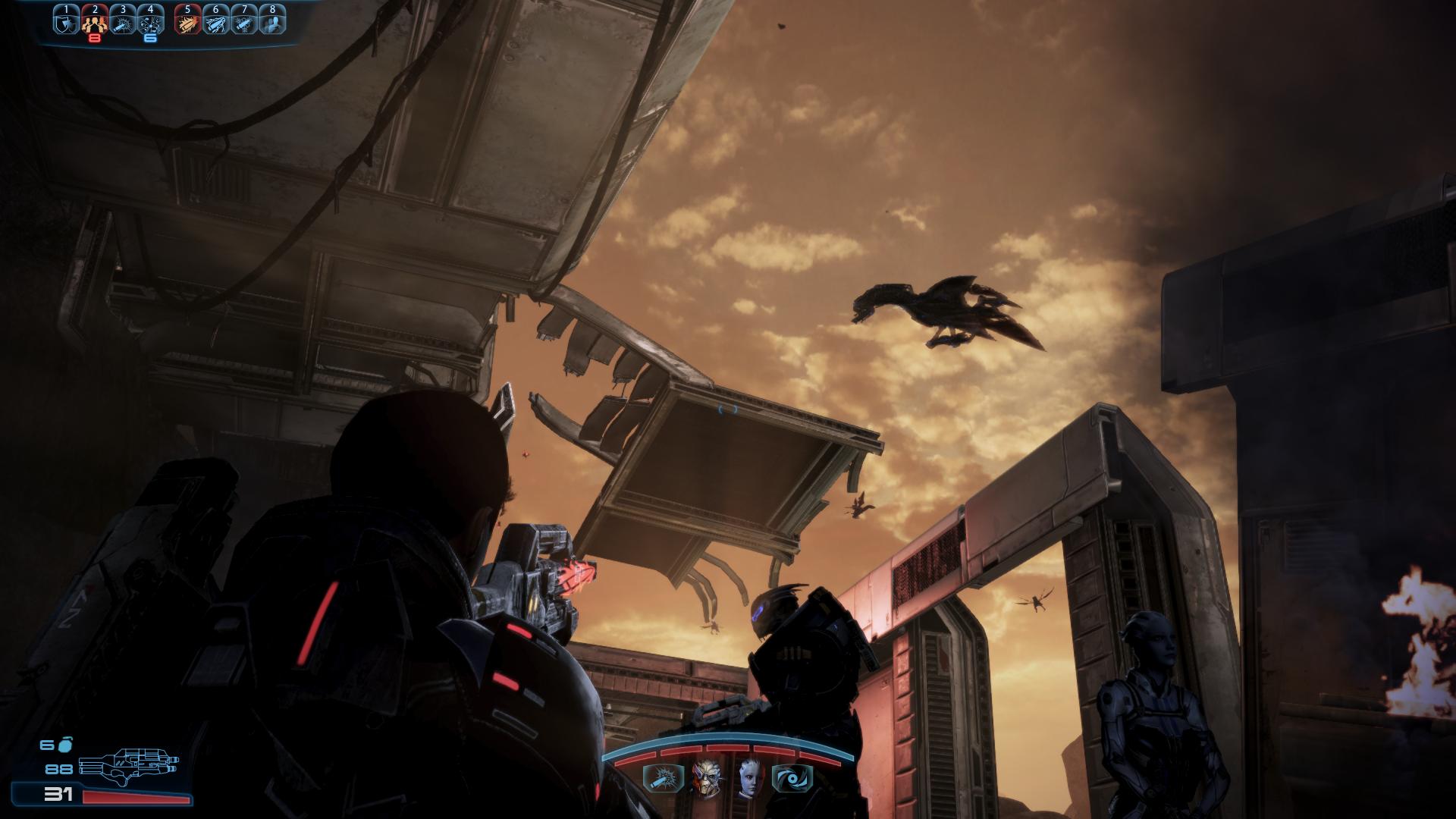The image size is (1456, 819).
Task: Activate the flaming bullet ammo power in slot 5
Action: [187, 22]
